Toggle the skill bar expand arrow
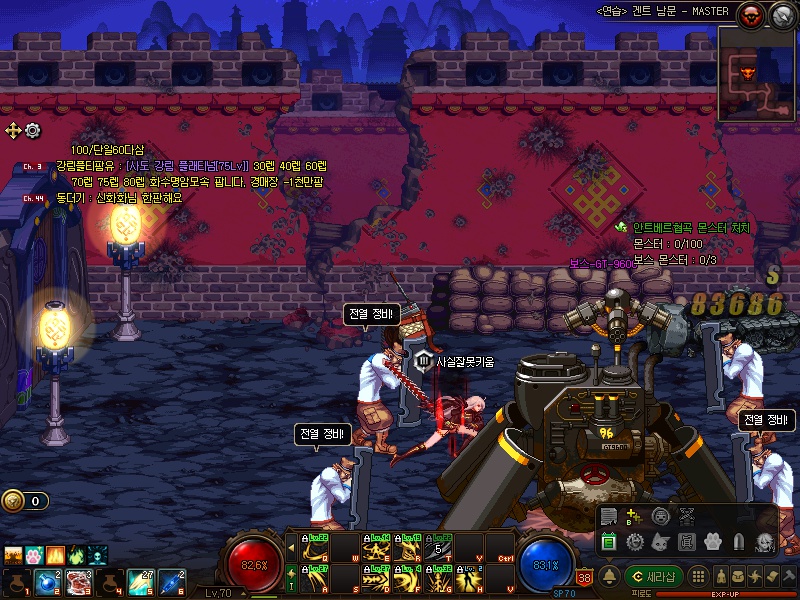Viewport: 800px width, 600px height. pyautogui.click(x=291, y=548)
